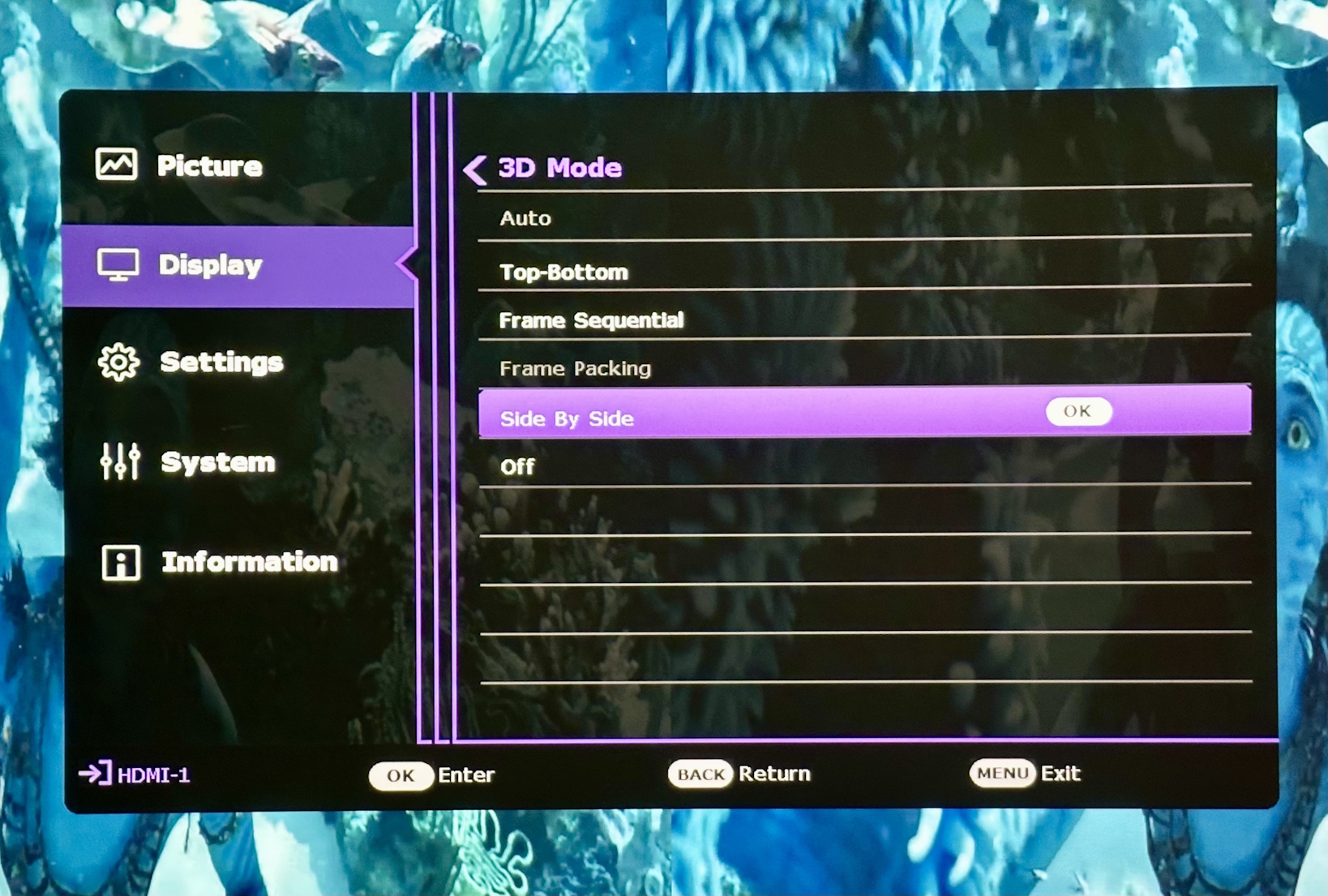Click the BACK pill icon at the bottom
Image resolution: width=1328 pixels, height=896 pixels.
pos(700,774)
